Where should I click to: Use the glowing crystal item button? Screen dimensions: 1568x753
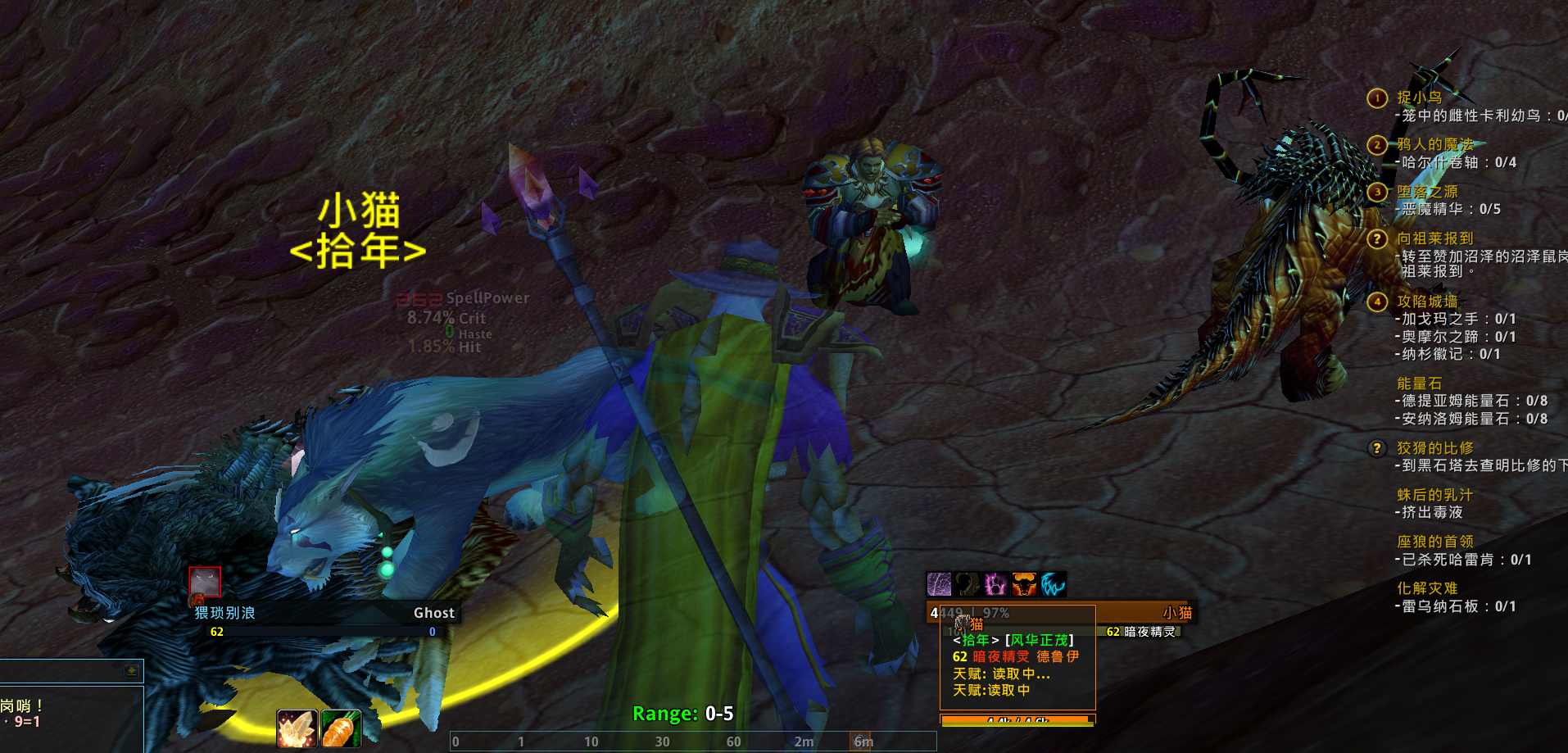coord(297,728)
